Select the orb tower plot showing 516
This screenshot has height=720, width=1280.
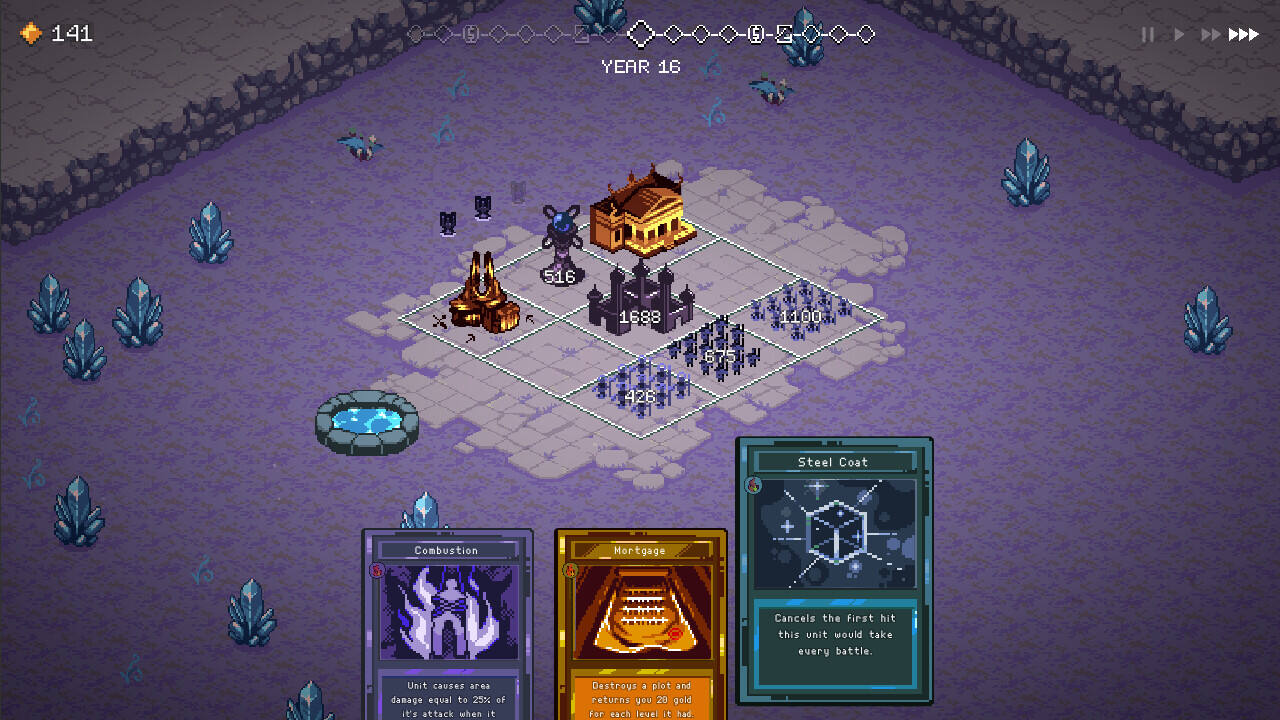click(x=561, y=262)
